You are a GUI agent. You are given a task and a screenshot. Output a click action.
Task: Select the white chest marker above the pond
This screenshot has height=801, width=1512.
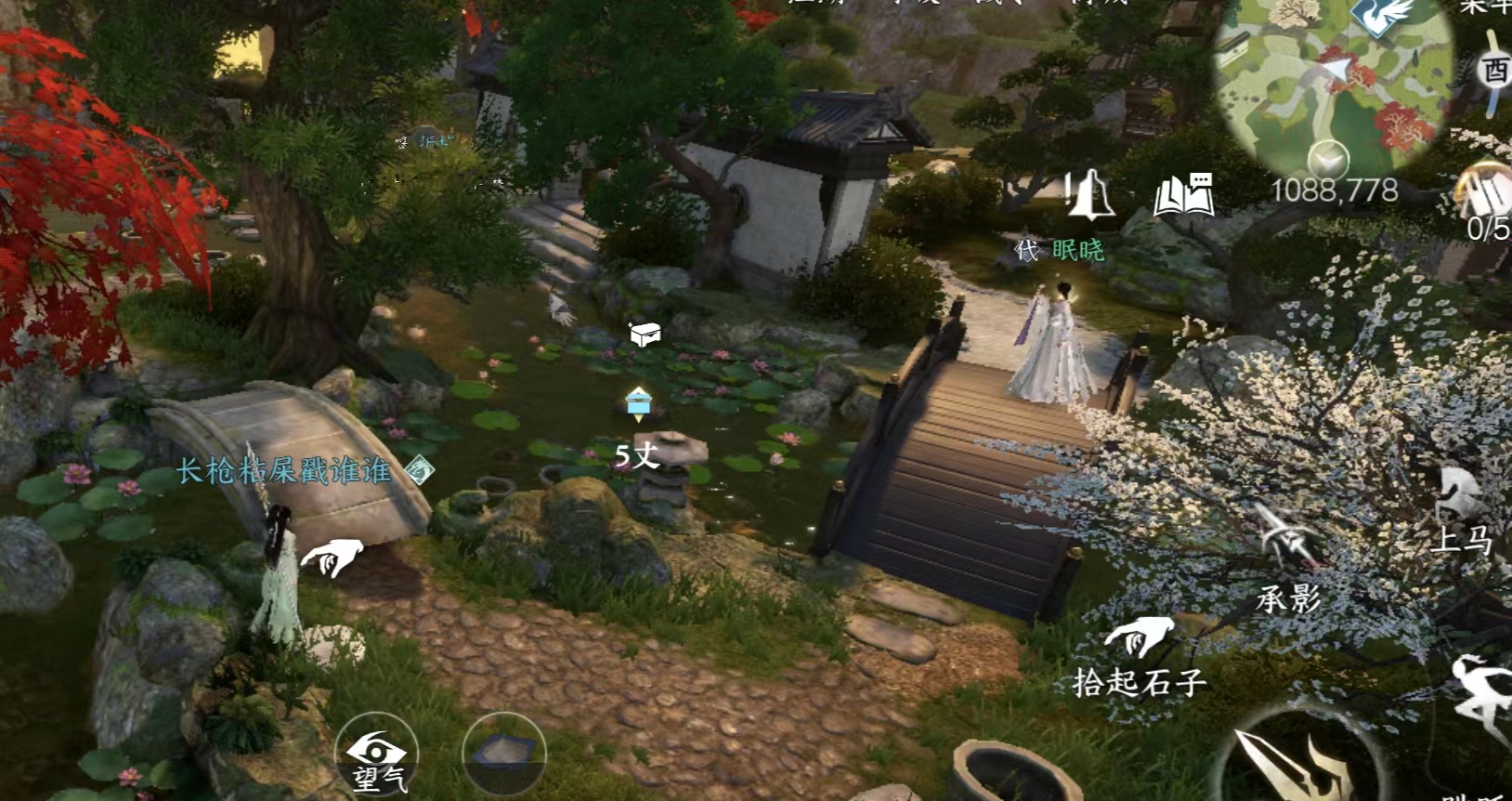(645, 334)
